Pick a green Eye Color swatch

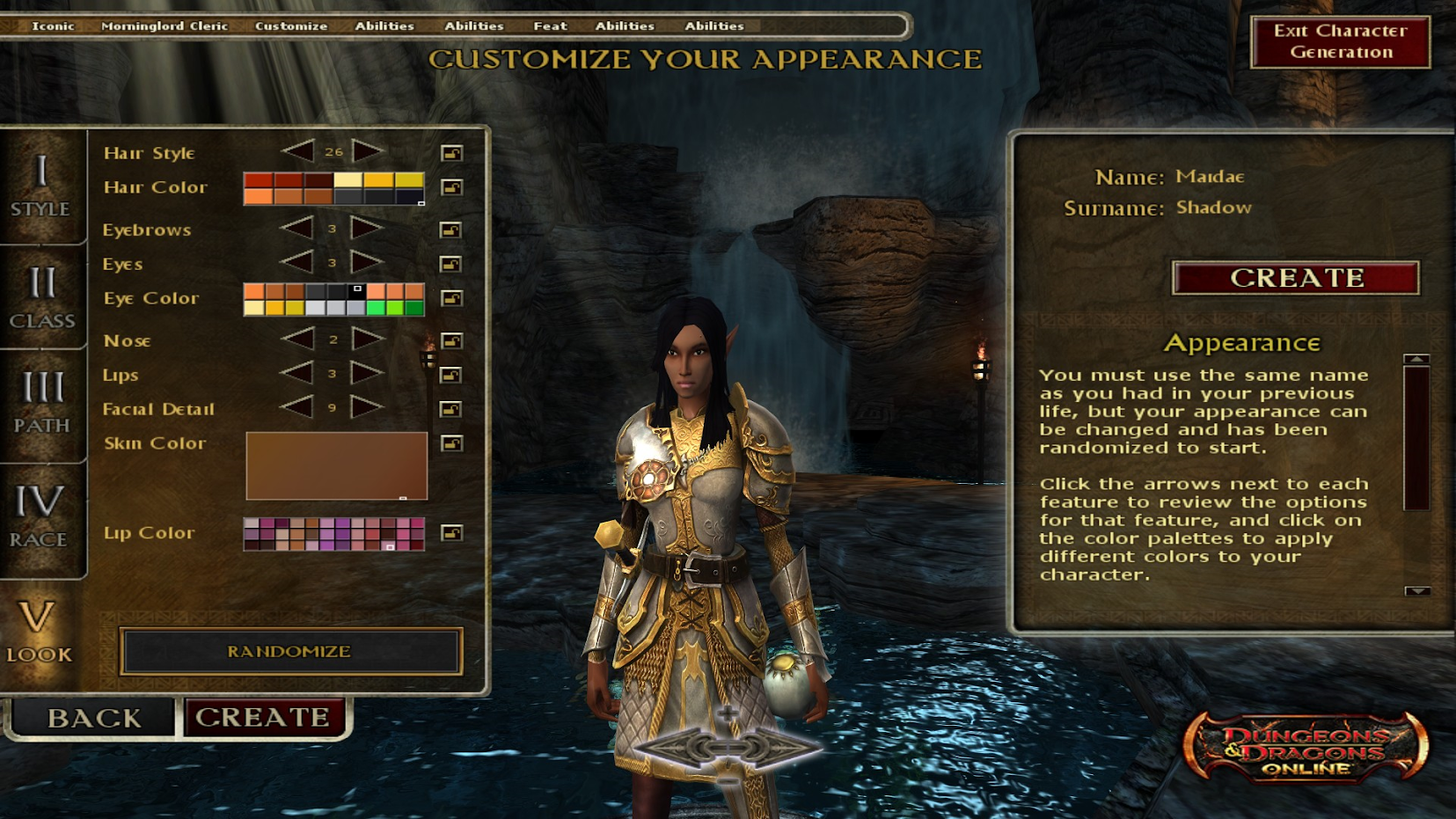point(394,308)
